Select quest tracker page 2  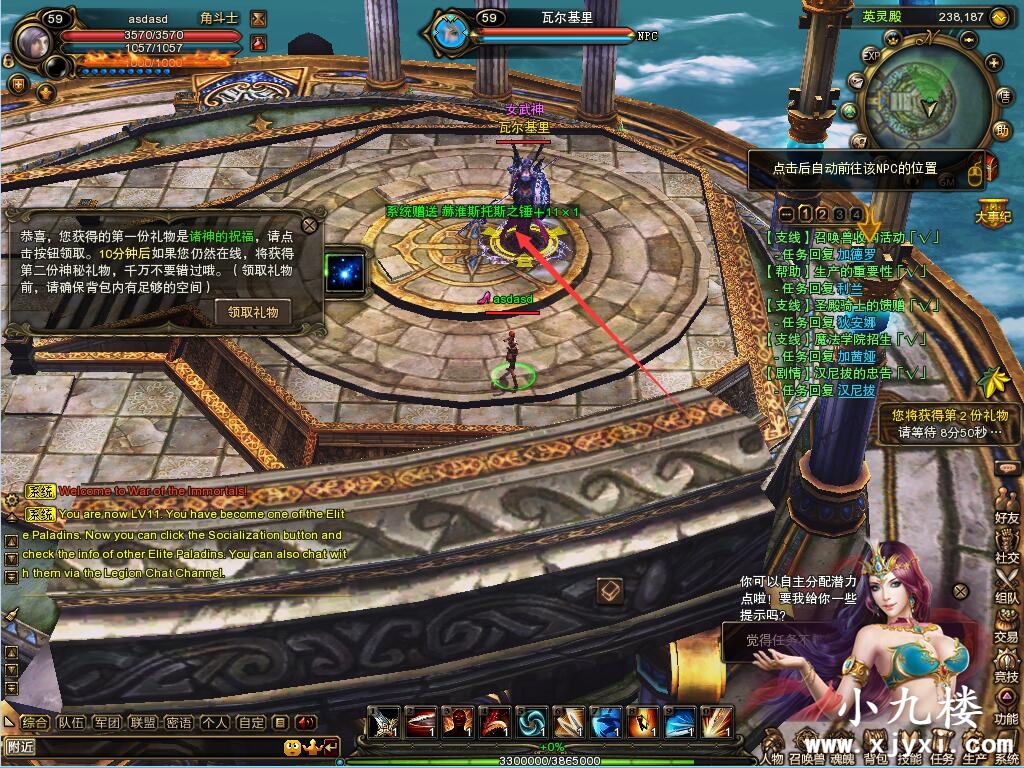tap(822, 214)
